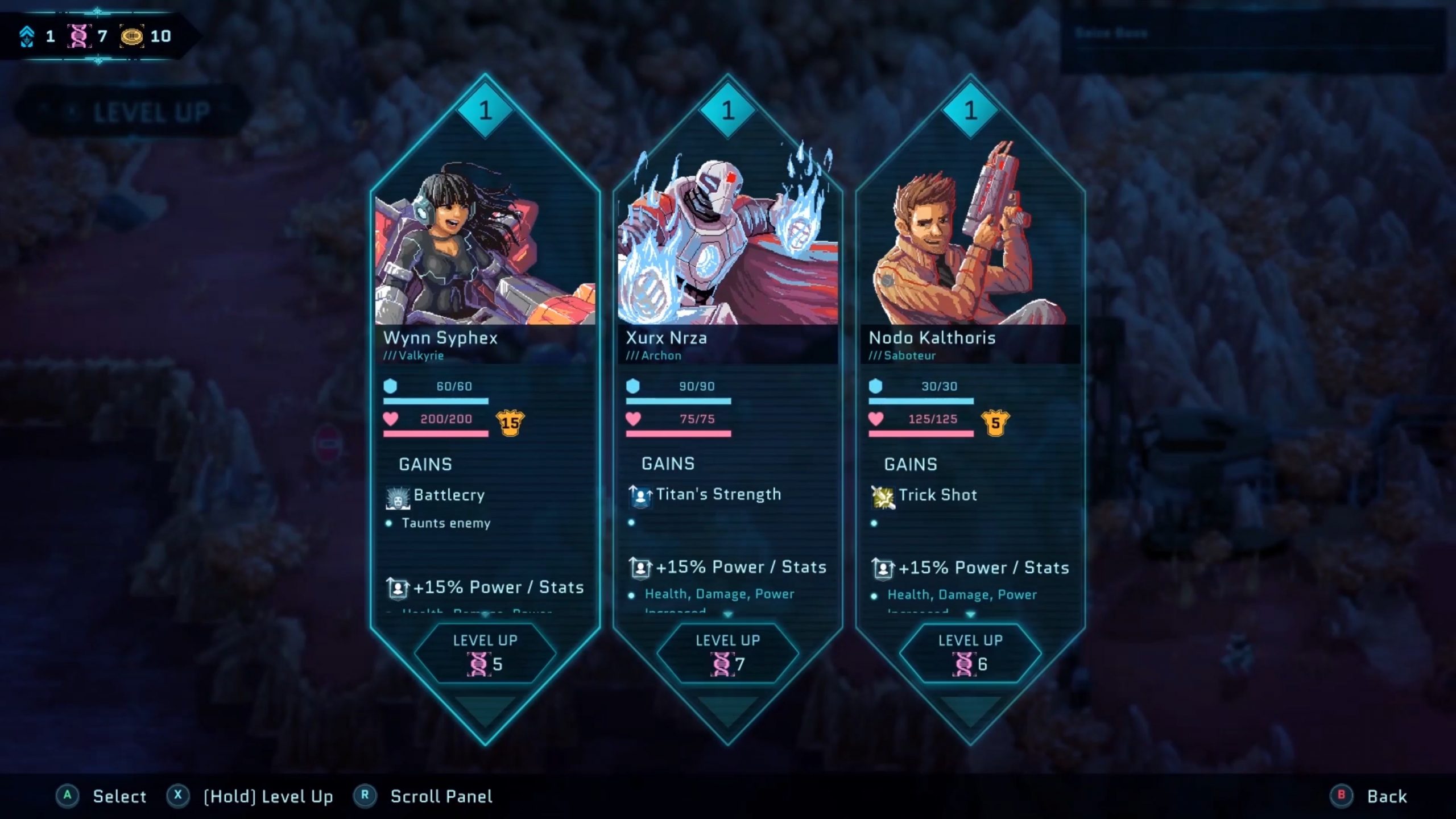The image size is (1456, 819).
Task: Expand Xurx Nrza gains panel arrow
Action: (728, 615)
